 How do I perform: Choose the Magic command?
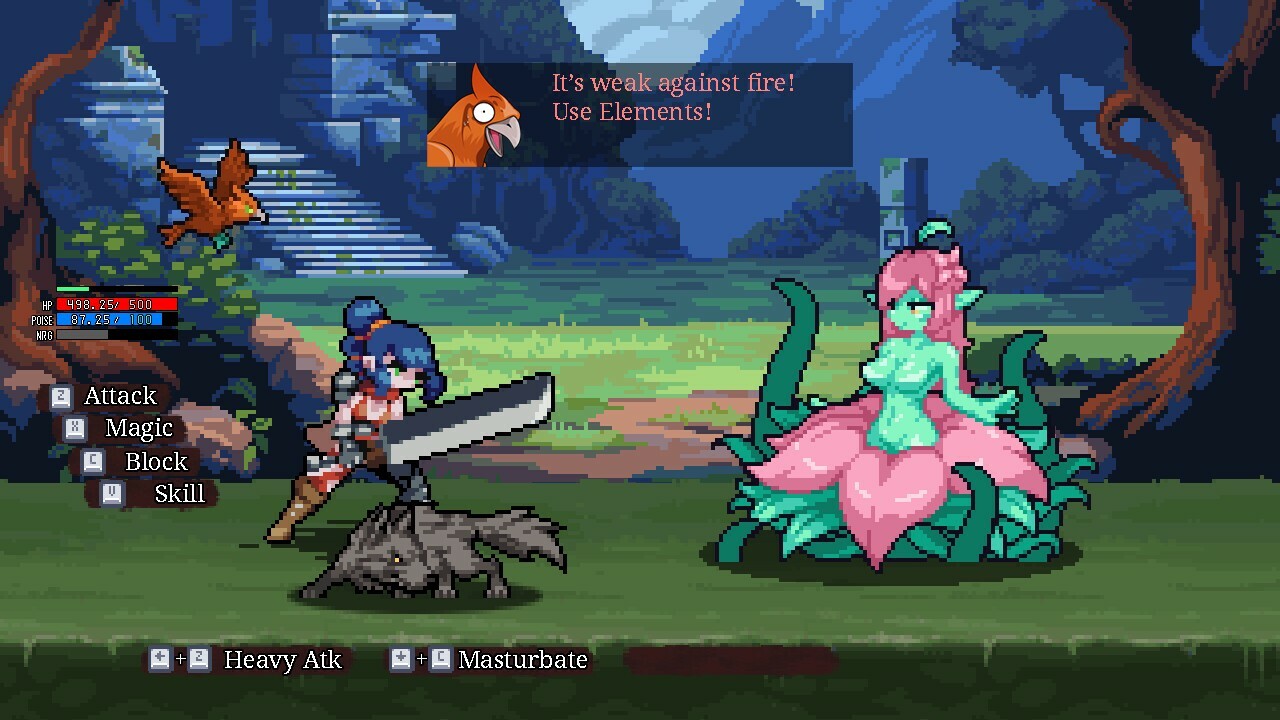[140, 428]
